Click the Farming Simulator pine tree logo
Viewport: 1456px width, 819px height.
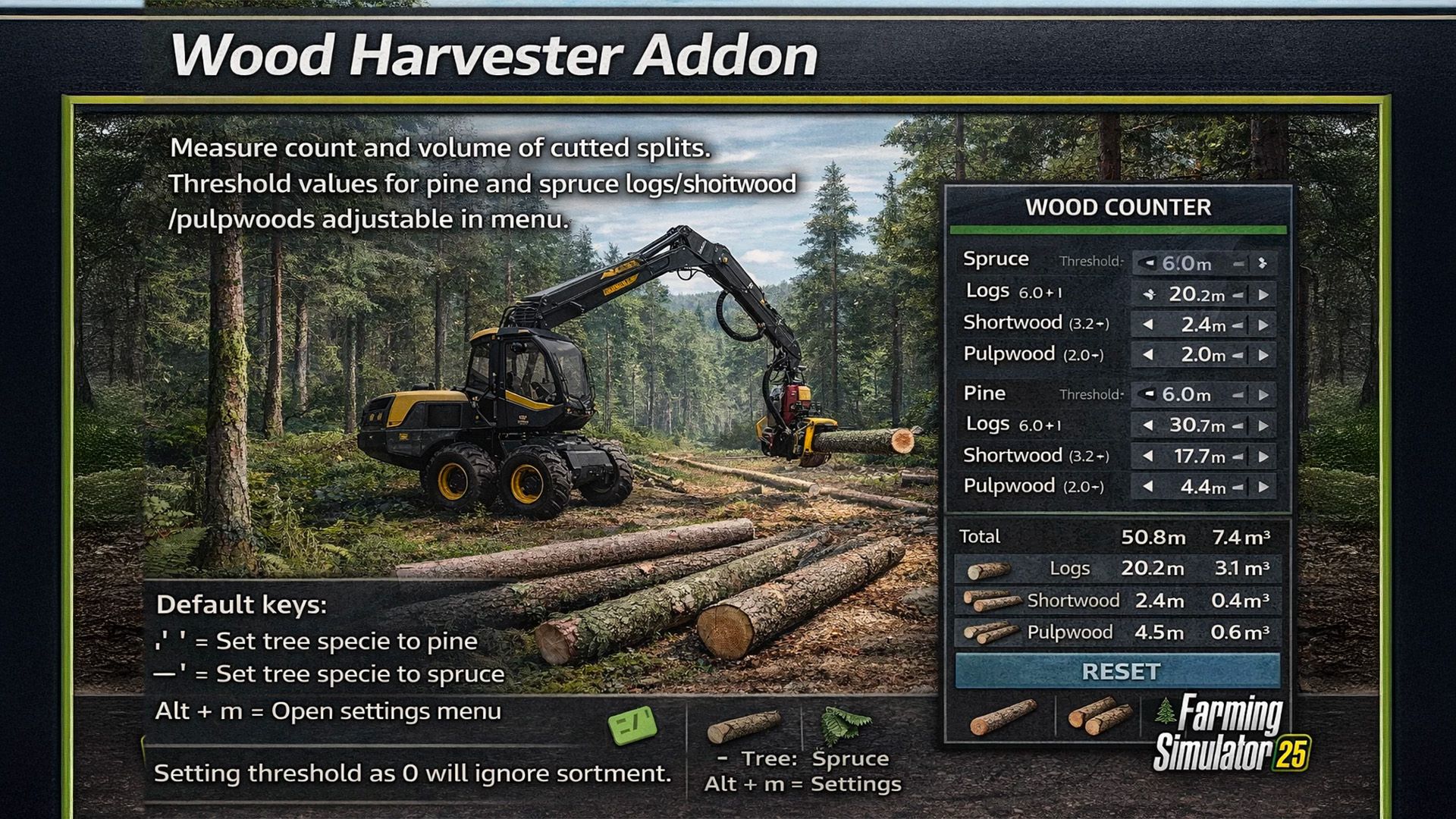[1165, 710]
